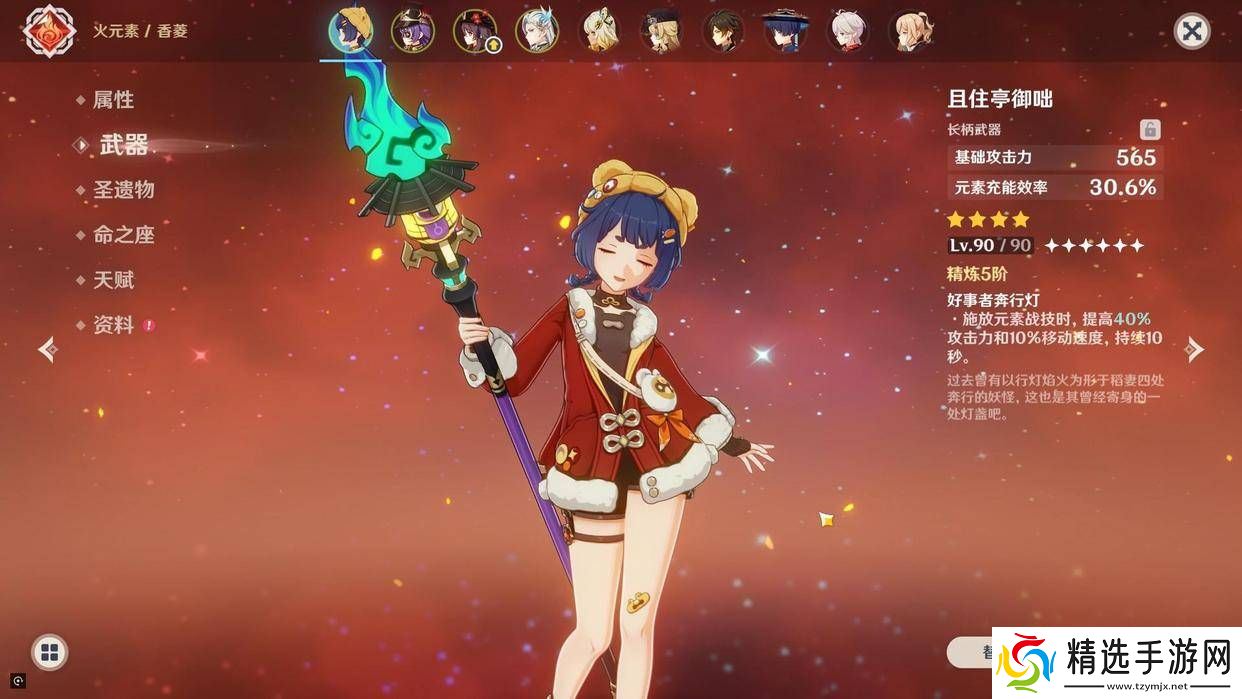The width and height of the screenshot is (1242, 699).
Task: Choose the character wearing a wide blue hat
Action: [x=784, y=31]
